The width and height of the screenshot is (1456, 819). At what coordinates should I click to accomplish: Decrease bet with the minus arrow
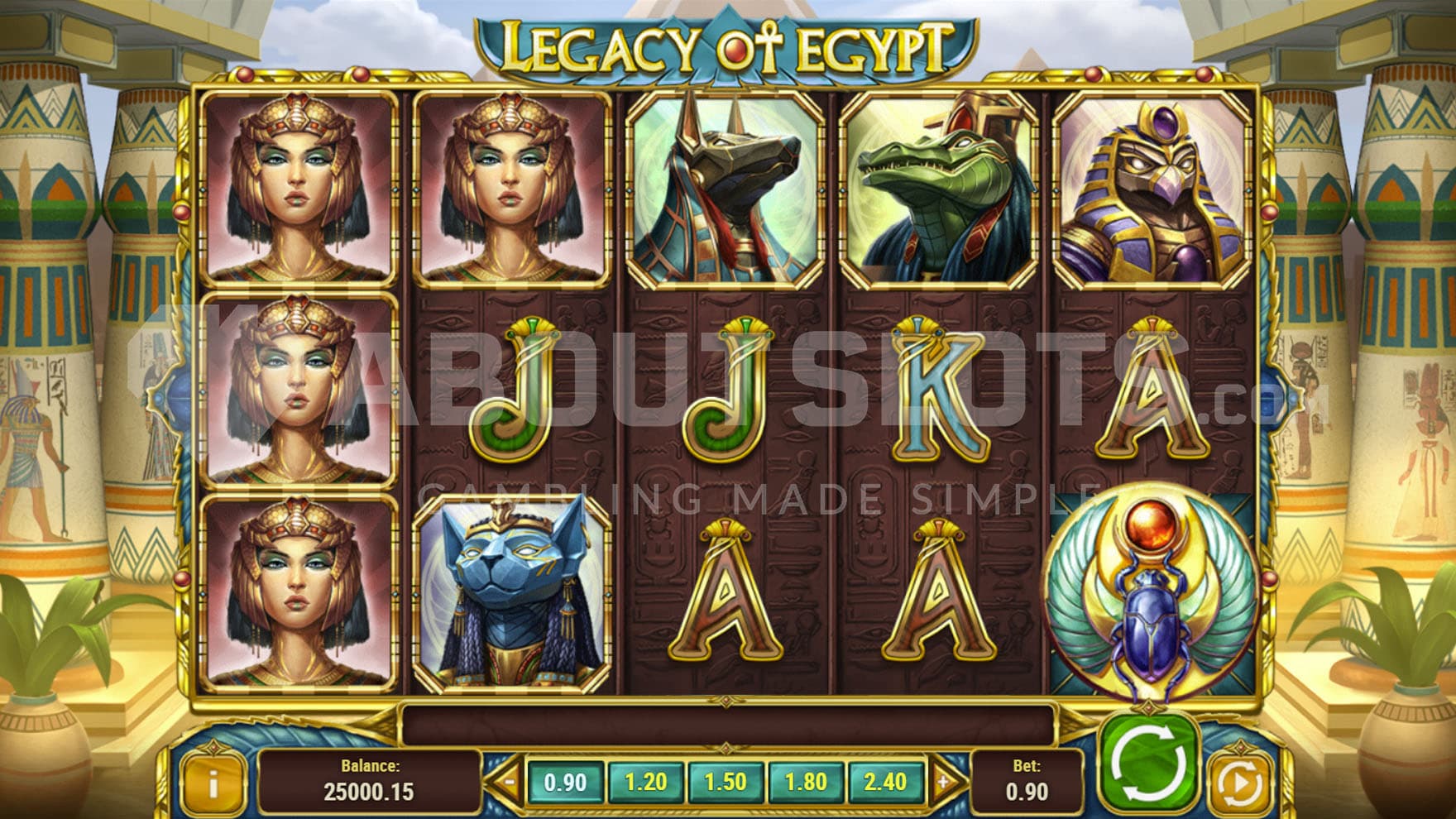click(508, 782)
